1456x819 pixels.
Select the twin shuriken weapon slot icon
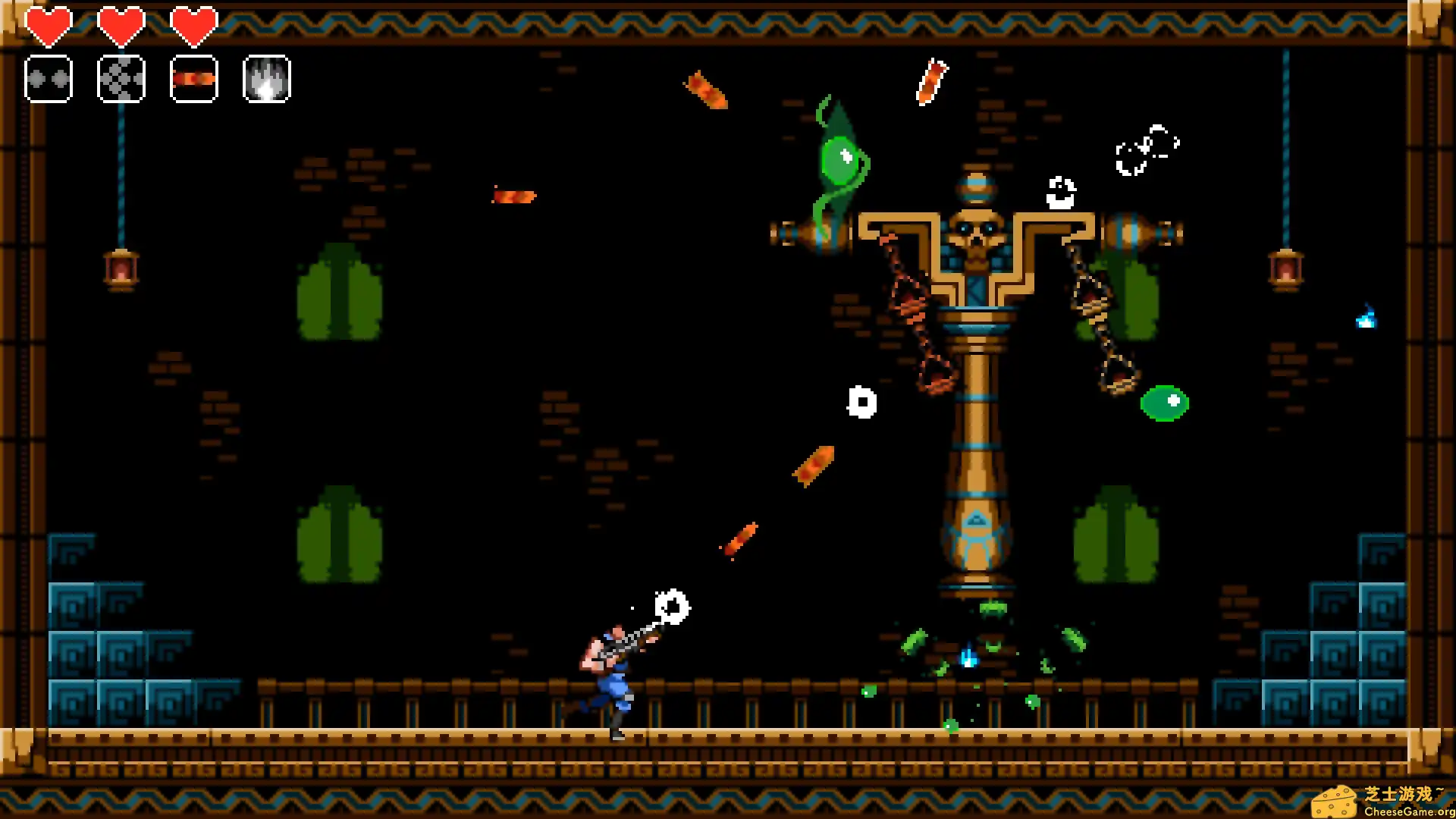point(49,80)
